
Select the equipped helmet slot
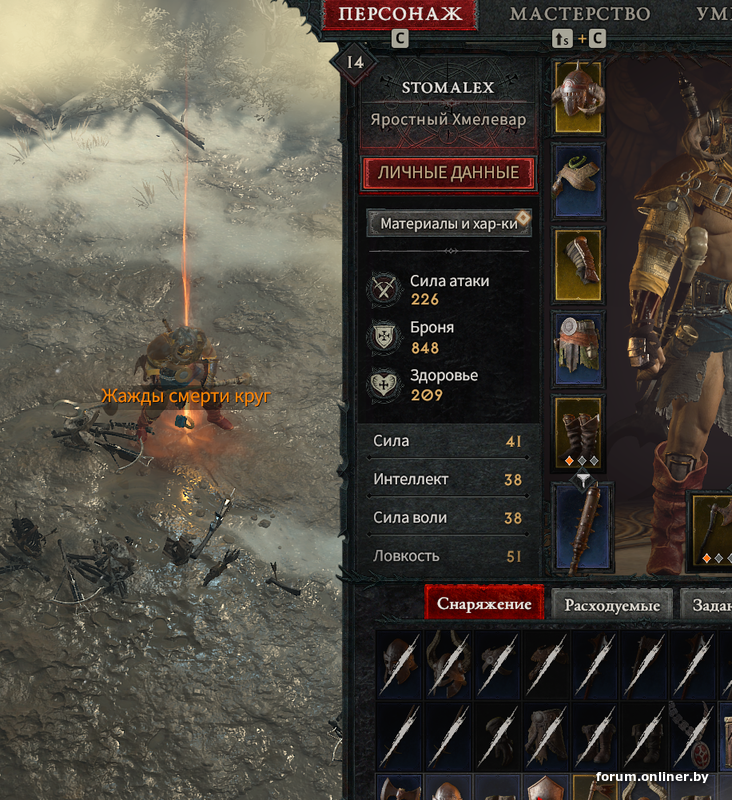click(x=578, y=96)
